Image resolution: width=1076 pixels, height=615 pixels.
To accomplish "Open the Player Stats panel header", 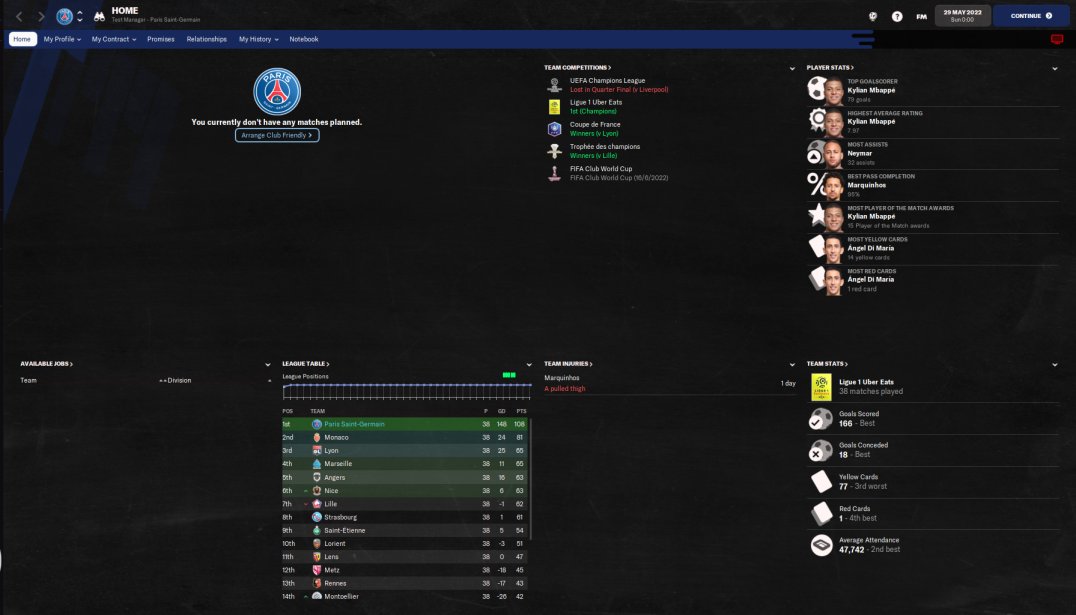I will pyautogui.click(x=830, y=68).
